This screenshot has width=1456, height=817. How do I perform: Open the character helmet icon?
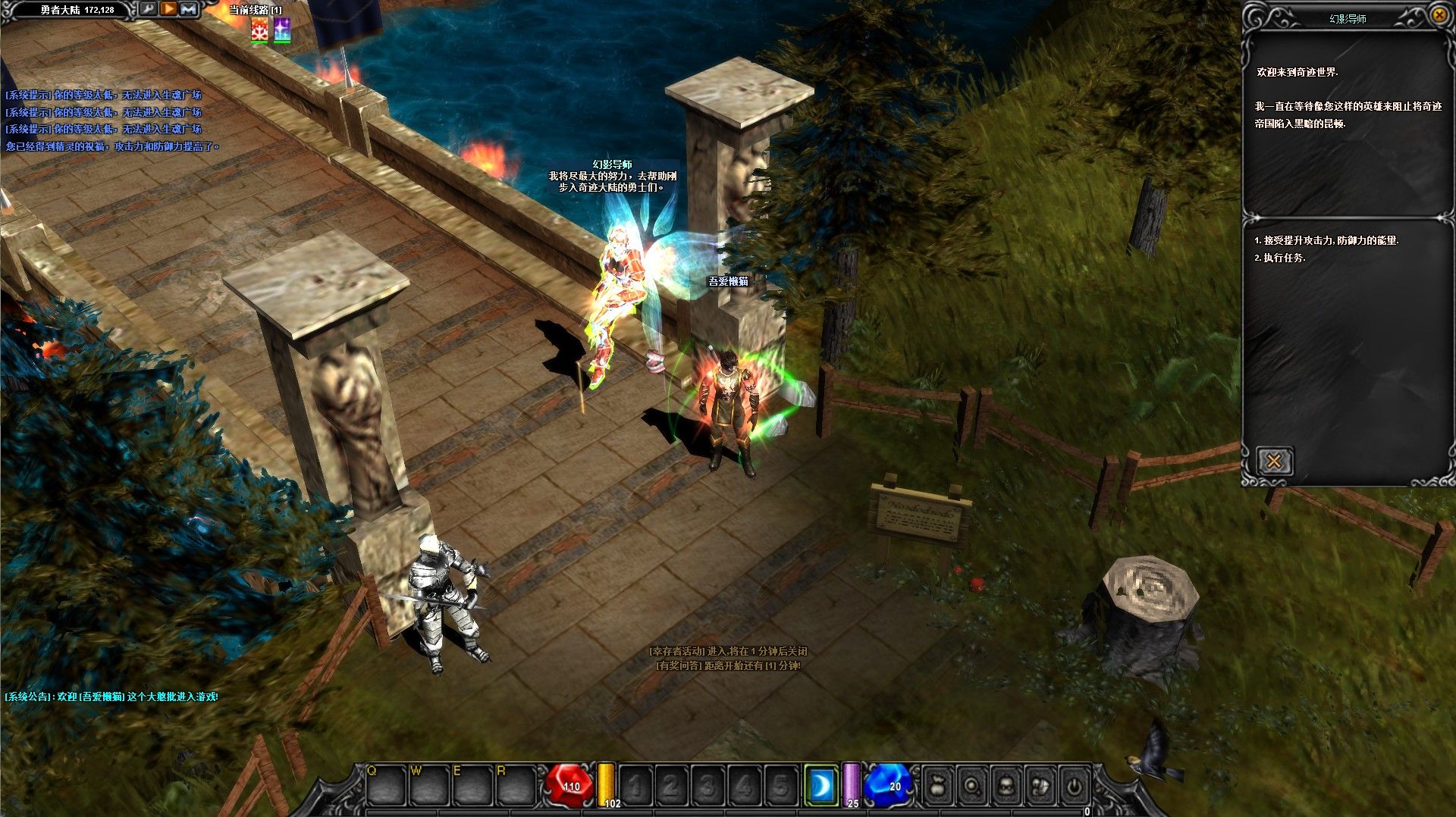point(1006,786)
